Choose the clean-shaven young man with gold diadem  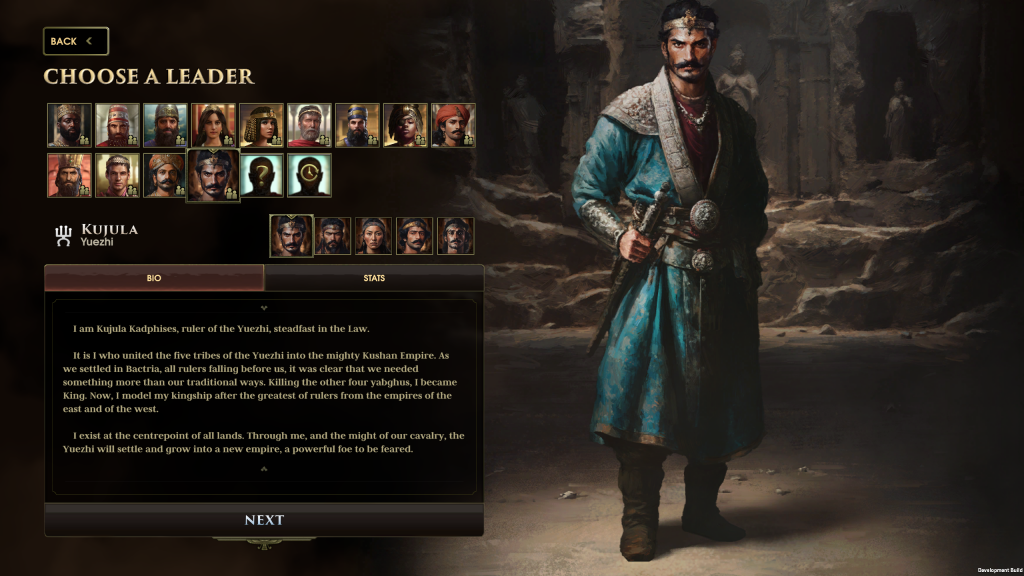117,175
